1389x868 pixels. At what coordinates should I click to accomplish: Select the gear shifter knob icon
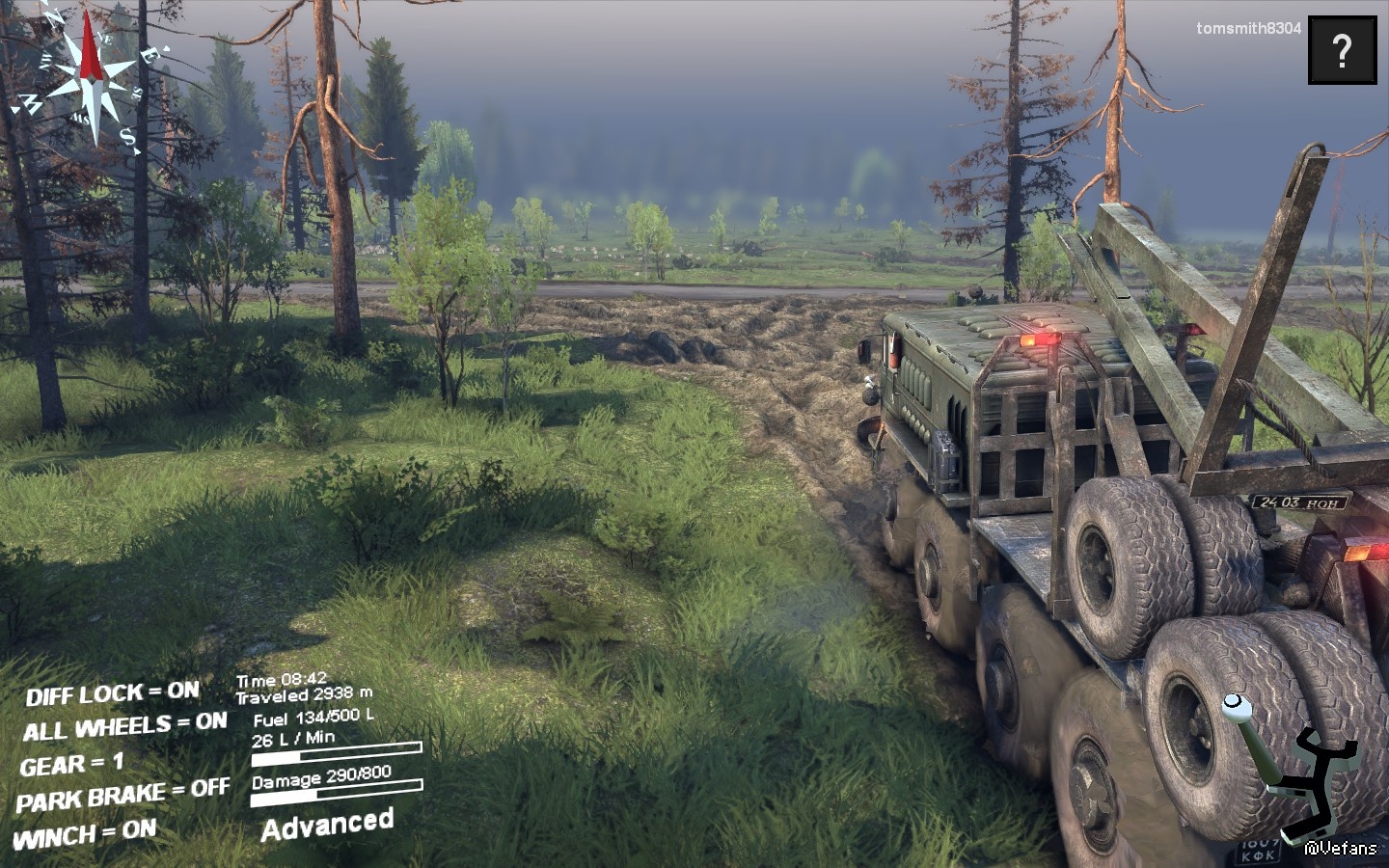pyautogui.click(x=1234, y=709)
